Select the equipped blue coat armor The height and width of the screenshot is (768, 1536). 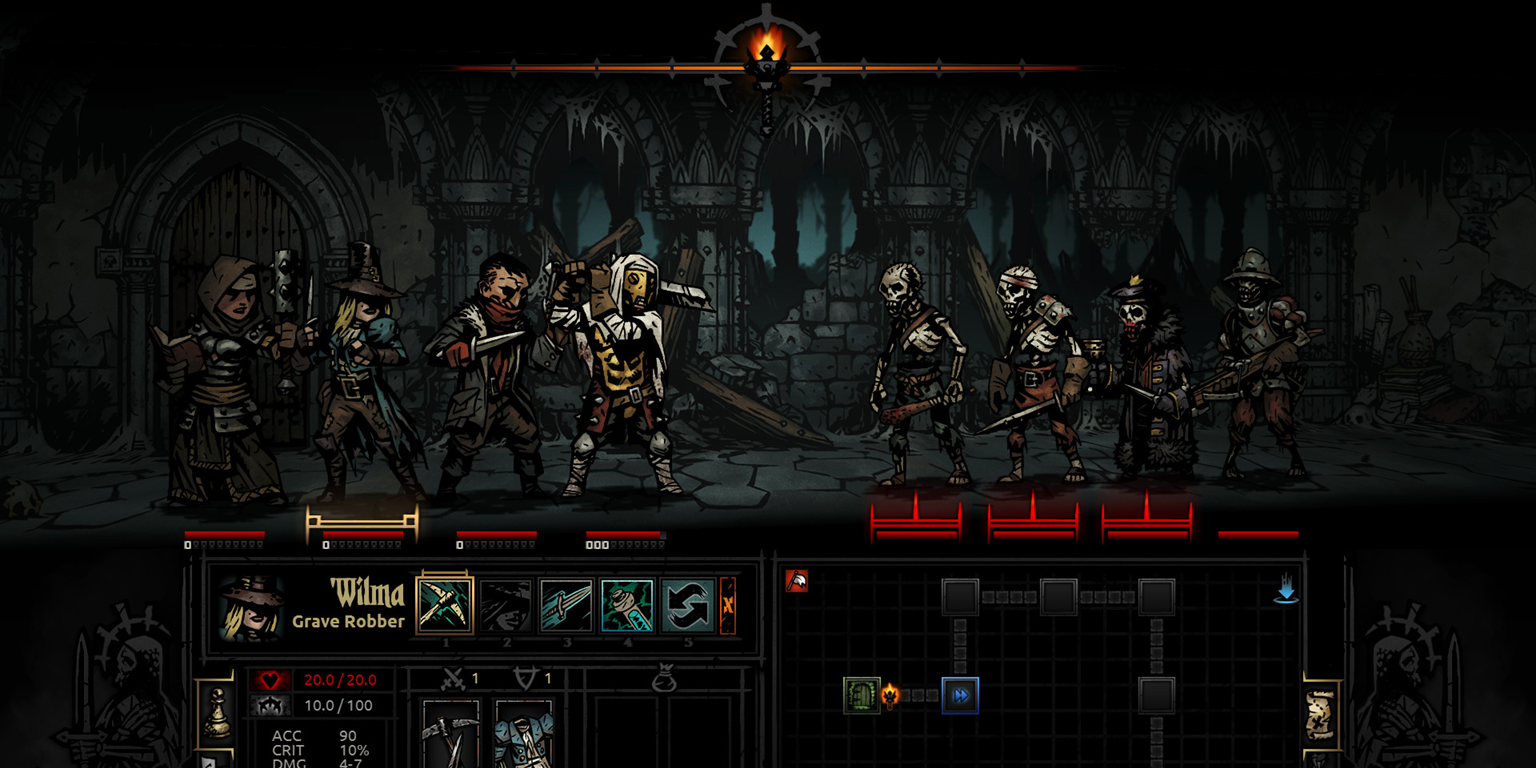(524, 733)
